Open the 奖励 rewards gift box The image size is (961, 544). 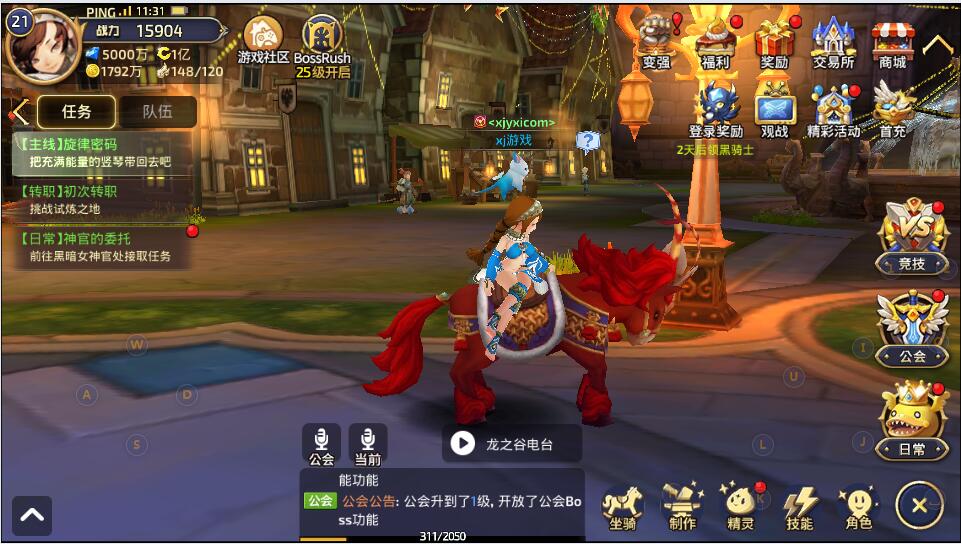click(x=774, y=42)
